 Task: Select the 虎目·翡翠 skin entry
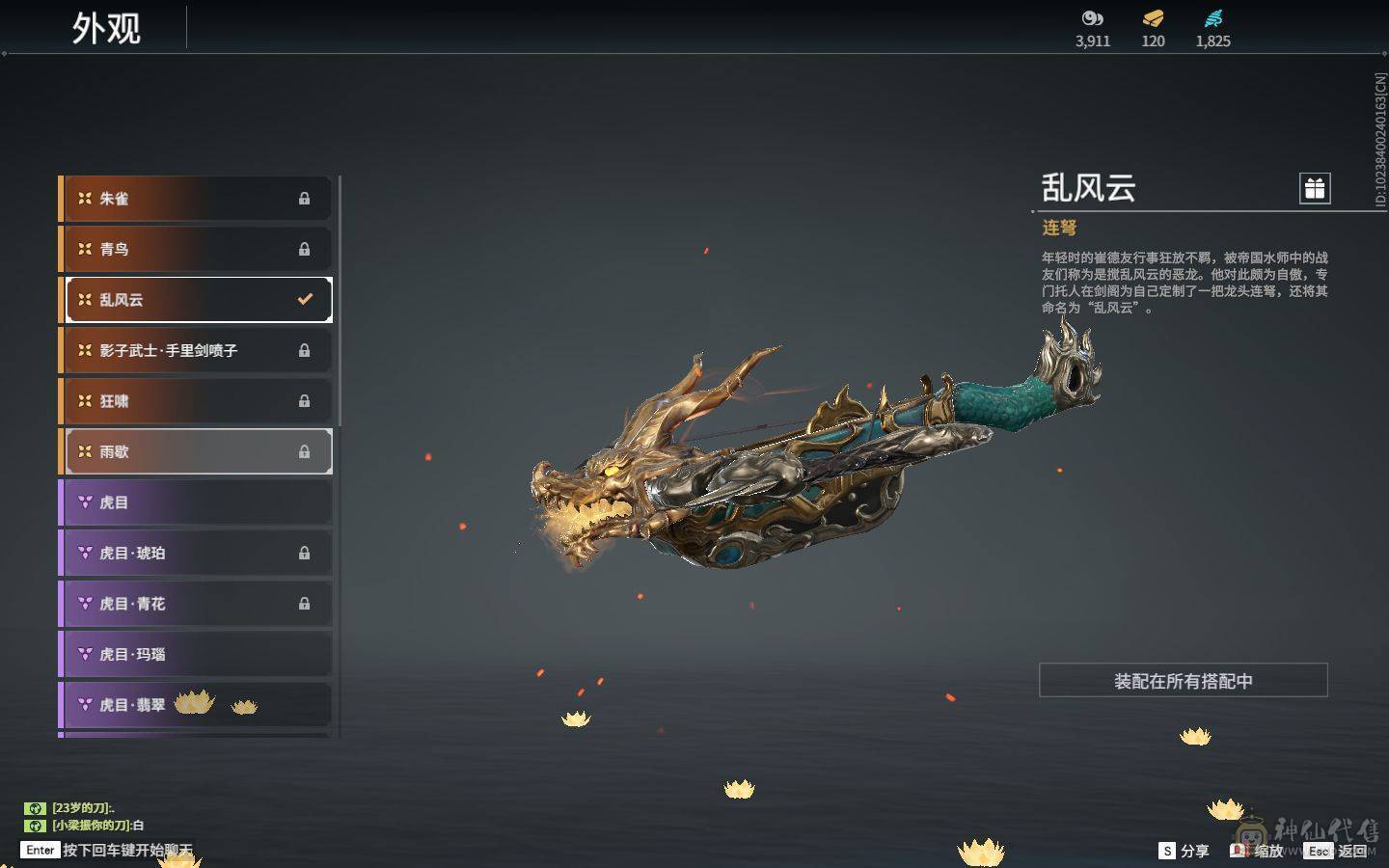click(x=198, y=705)
